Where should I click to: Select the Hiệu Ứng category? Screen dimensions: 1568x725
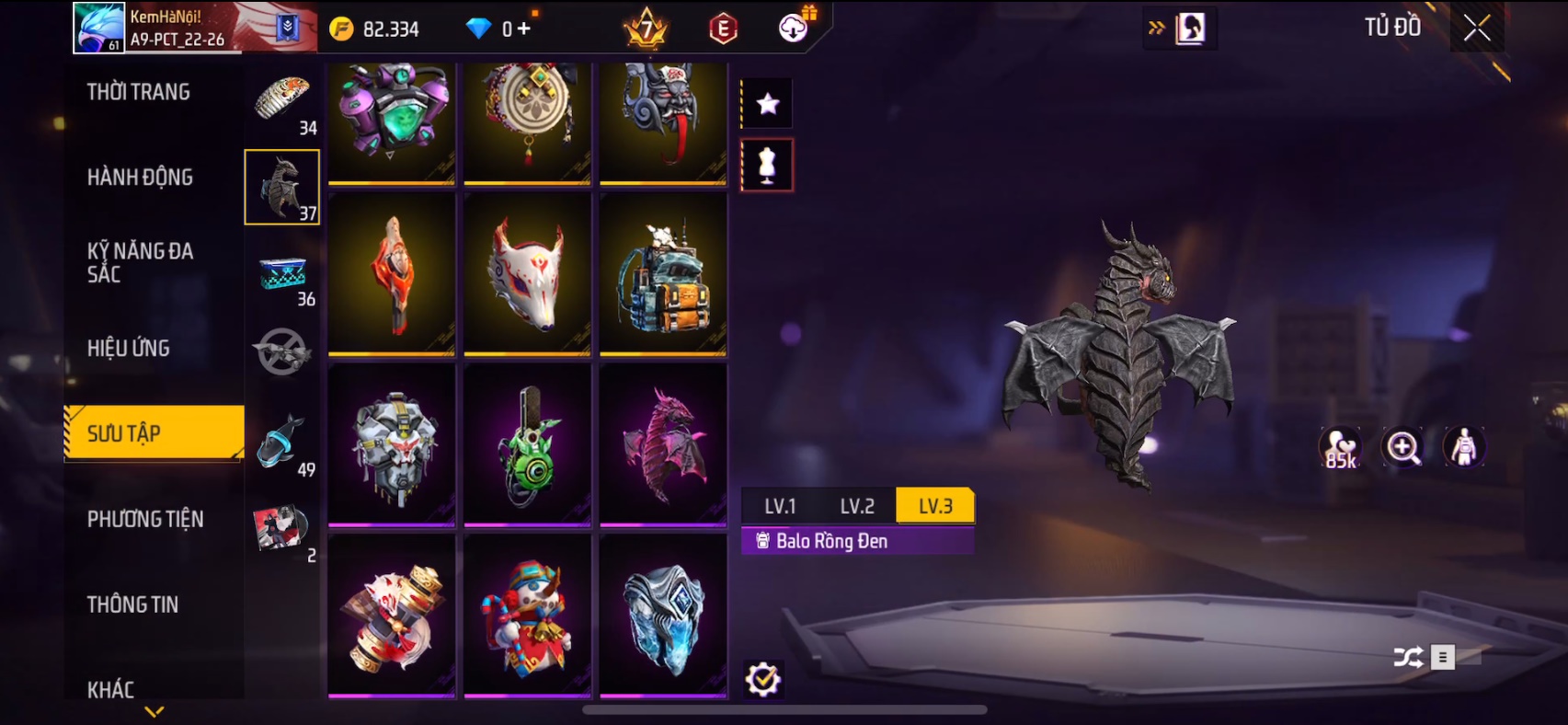tap(129, 349)
